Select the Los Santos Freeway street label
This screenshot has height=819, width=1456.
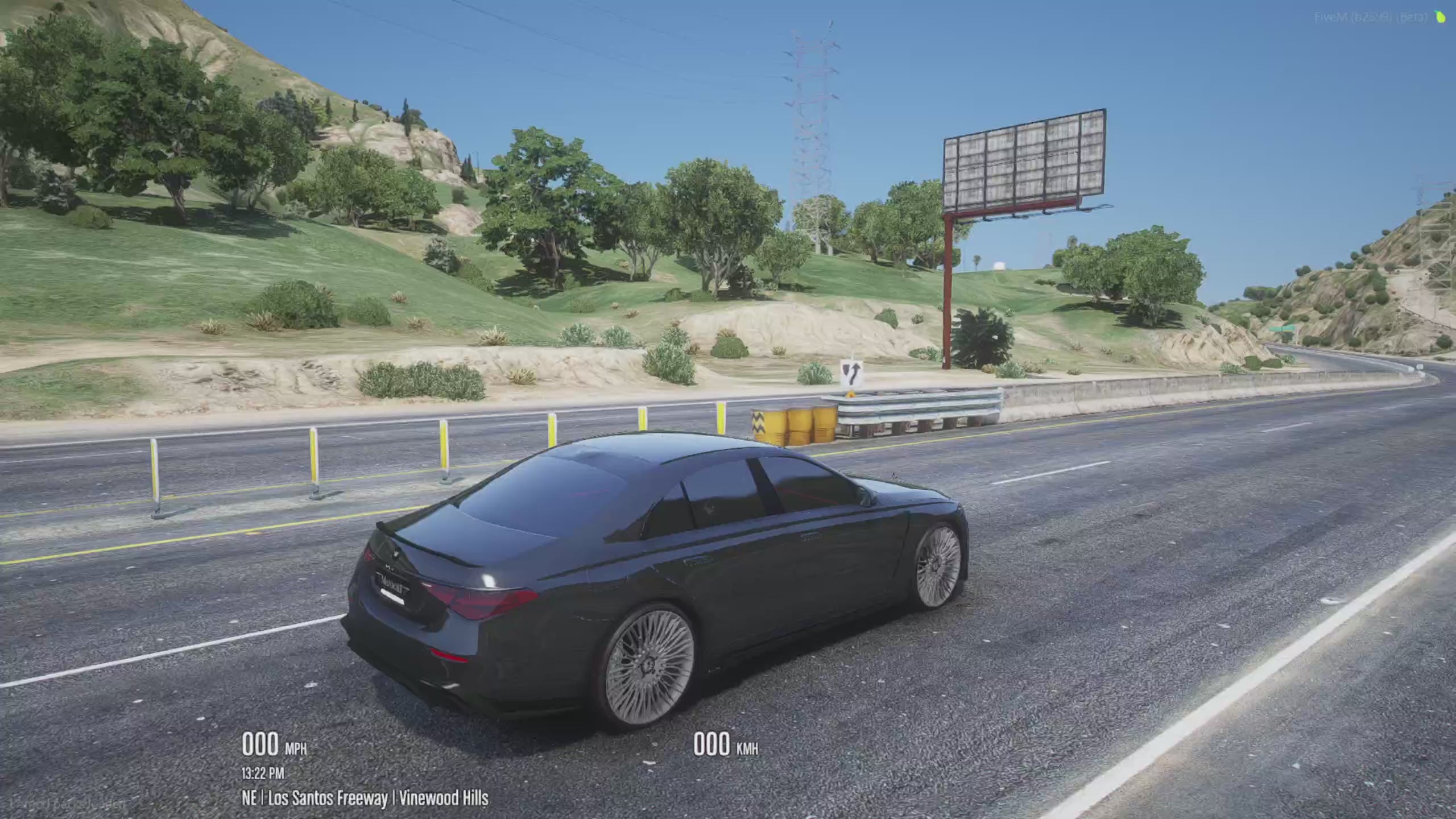(x=328, y=797)
